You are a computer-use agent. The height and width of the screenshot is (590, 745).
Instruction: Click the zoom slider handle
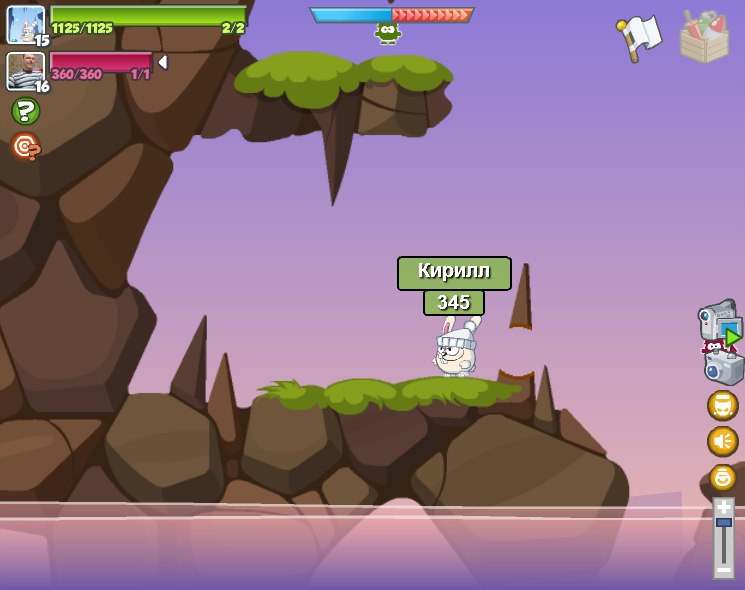point(724,523)
